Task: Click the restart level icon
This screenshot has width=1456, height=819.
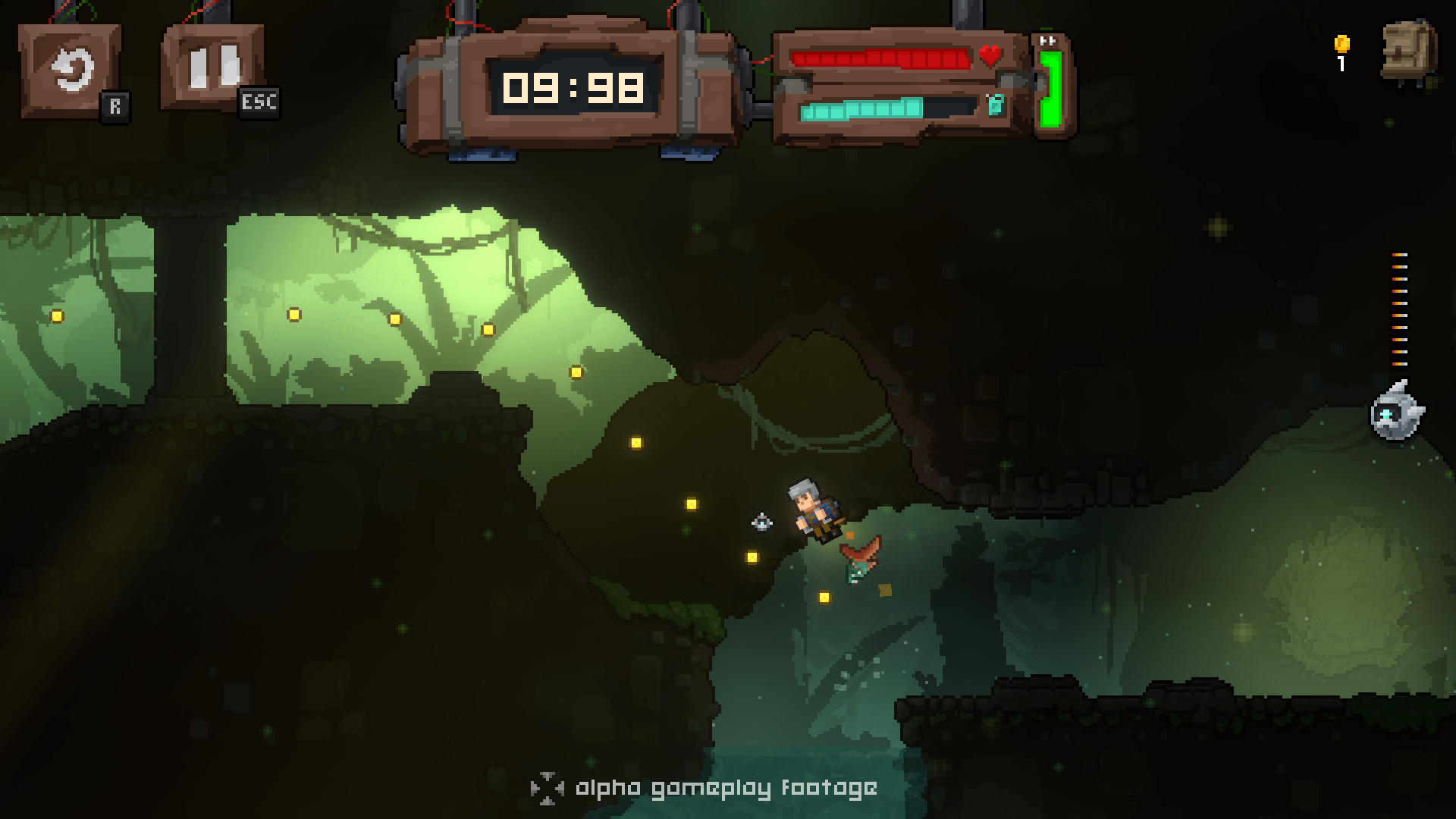Action: point(71,70)
